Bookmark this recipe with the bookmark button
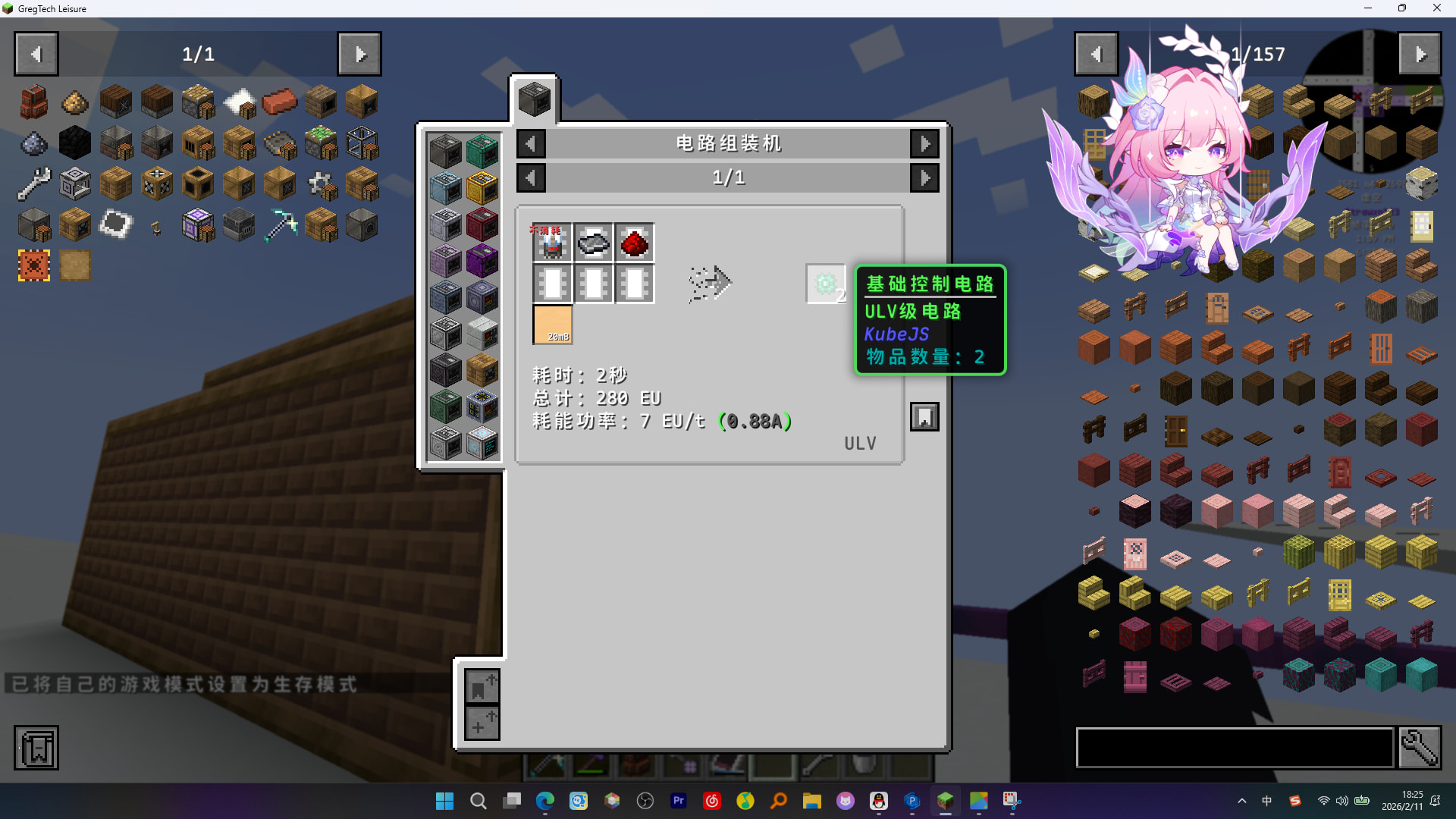 click(924, 417)
